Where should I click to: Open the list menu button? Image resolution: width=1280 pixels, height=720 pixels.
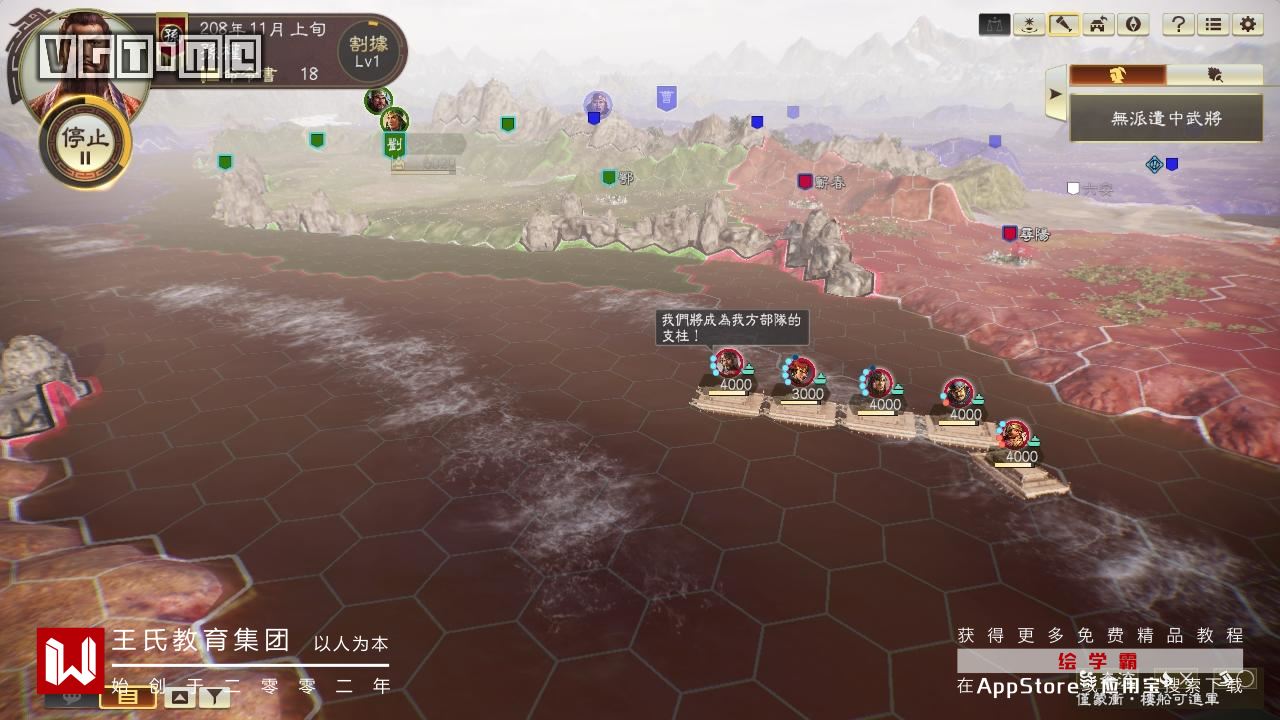pos(1213,25)
